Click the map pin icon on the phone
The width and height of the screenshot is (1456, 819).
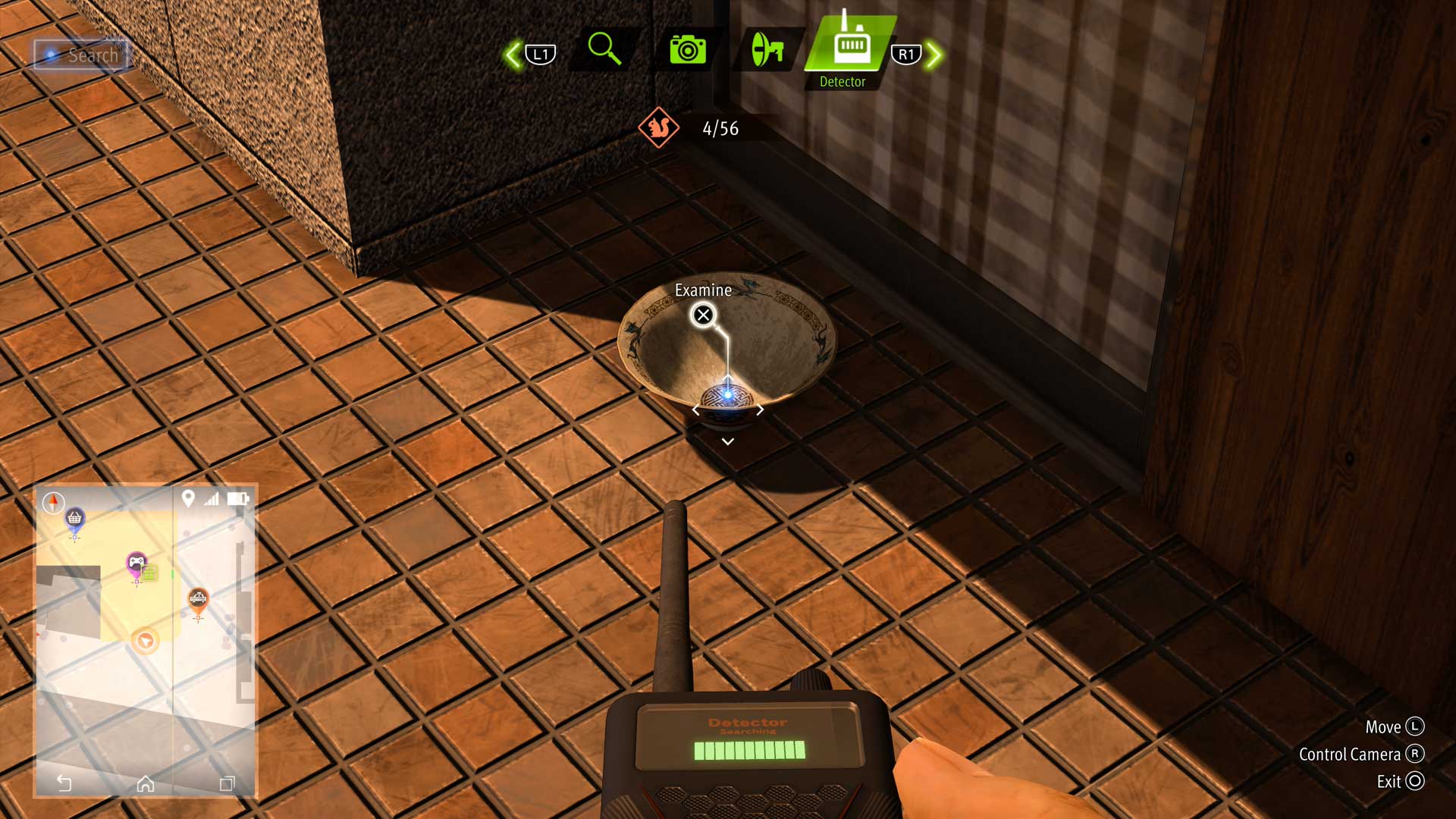[x=188, y=498]
